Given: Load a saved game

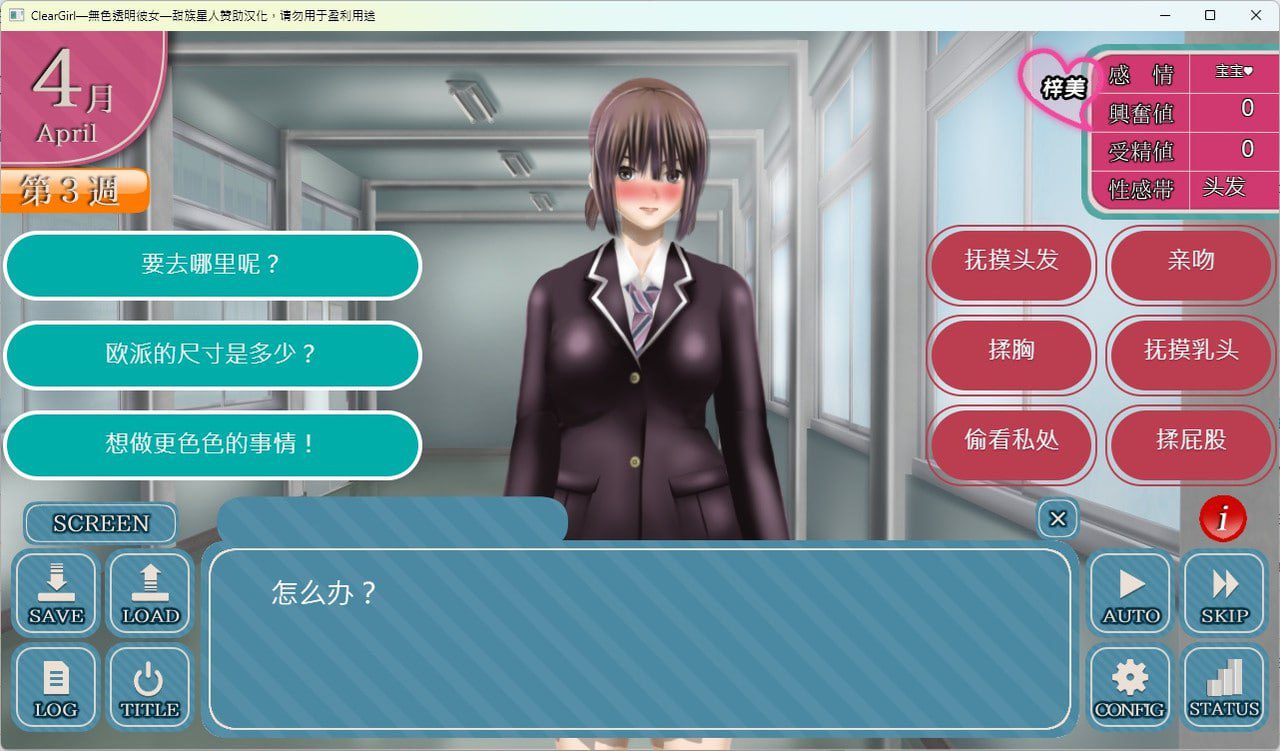Looking at the screenshot, I should click(149, 593).
